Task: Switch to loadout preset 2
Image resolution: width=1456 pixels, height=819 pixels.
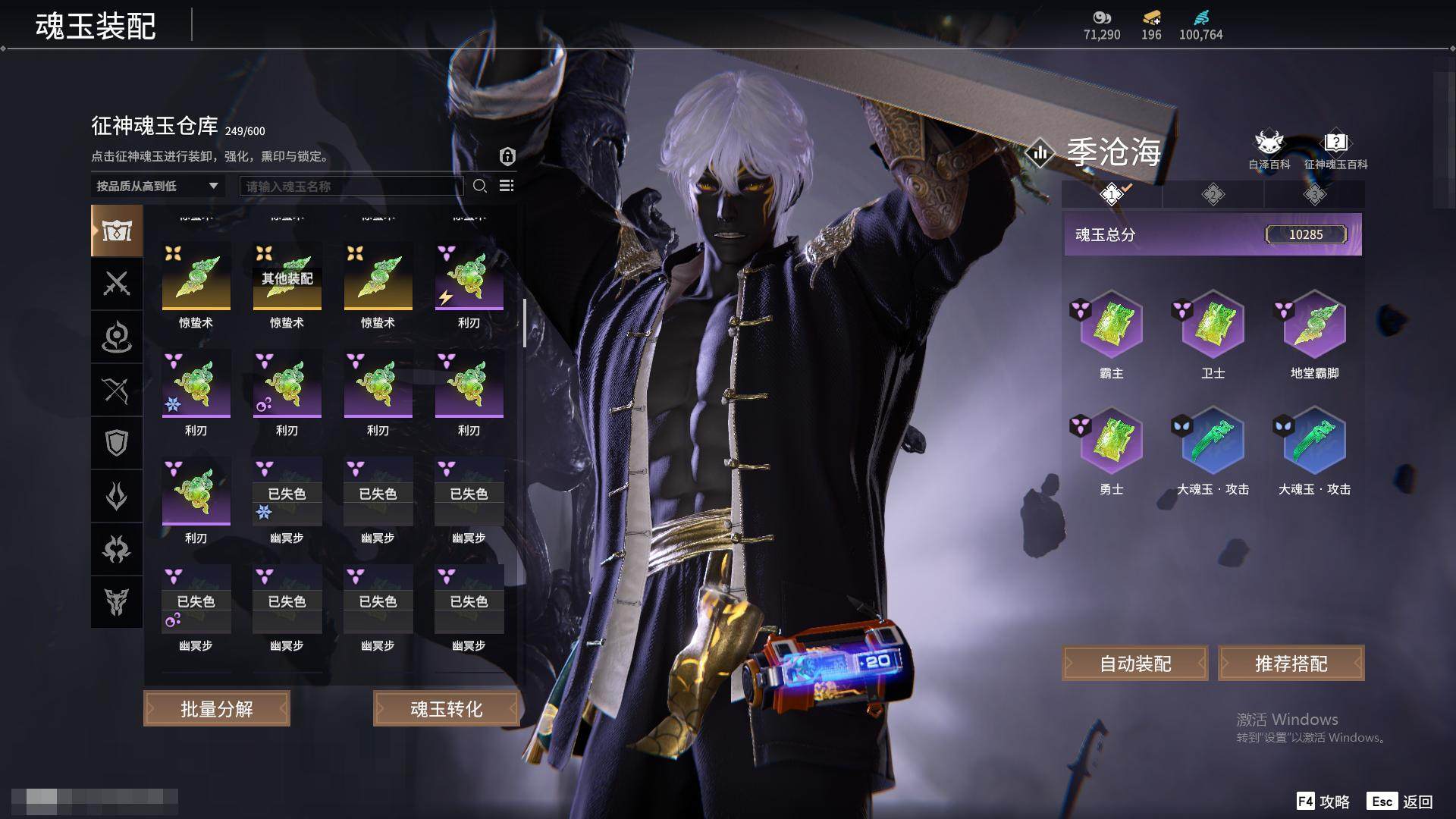Action: point(1213,194)
